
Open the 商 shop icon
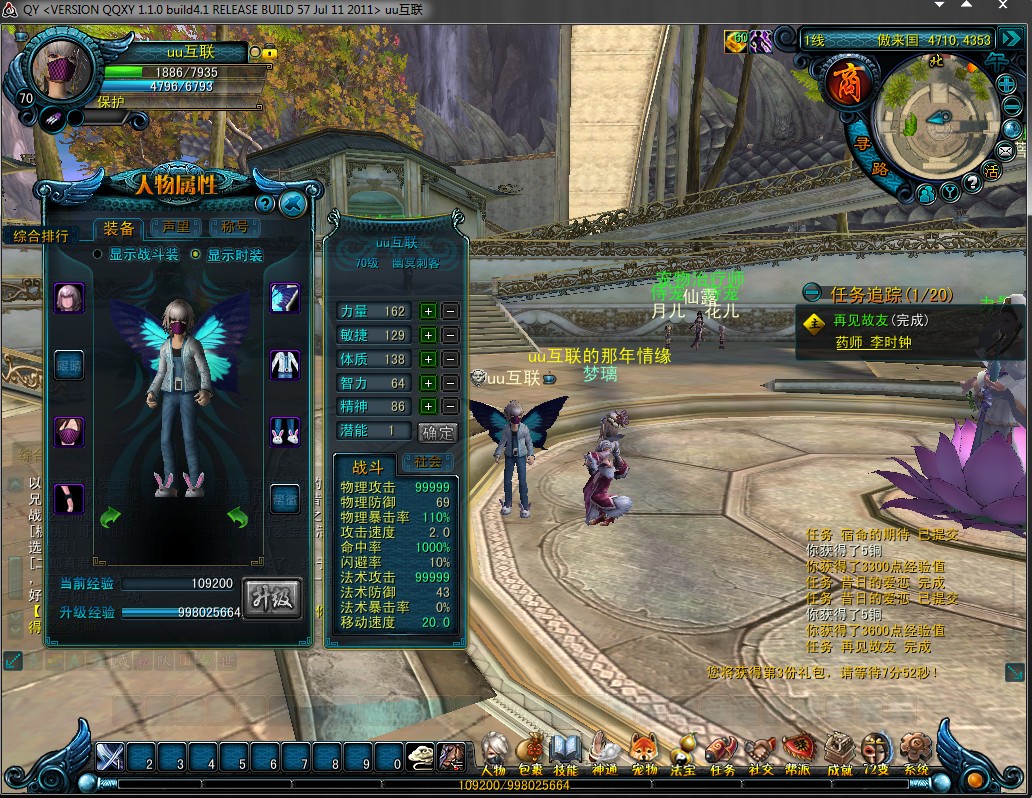844,86
